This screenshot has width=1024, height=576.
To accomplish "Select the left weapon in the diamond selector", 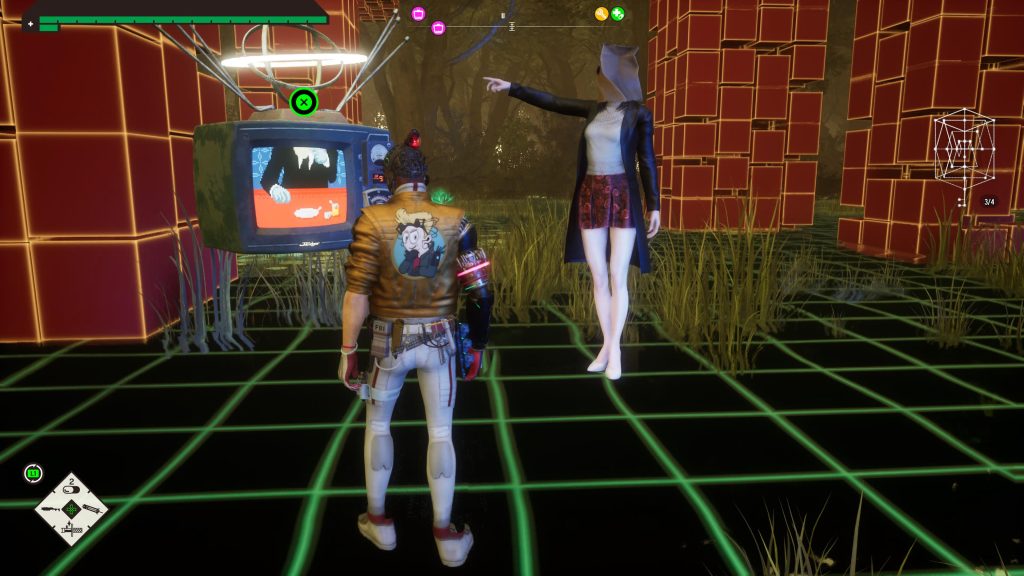I will (53, 510).
